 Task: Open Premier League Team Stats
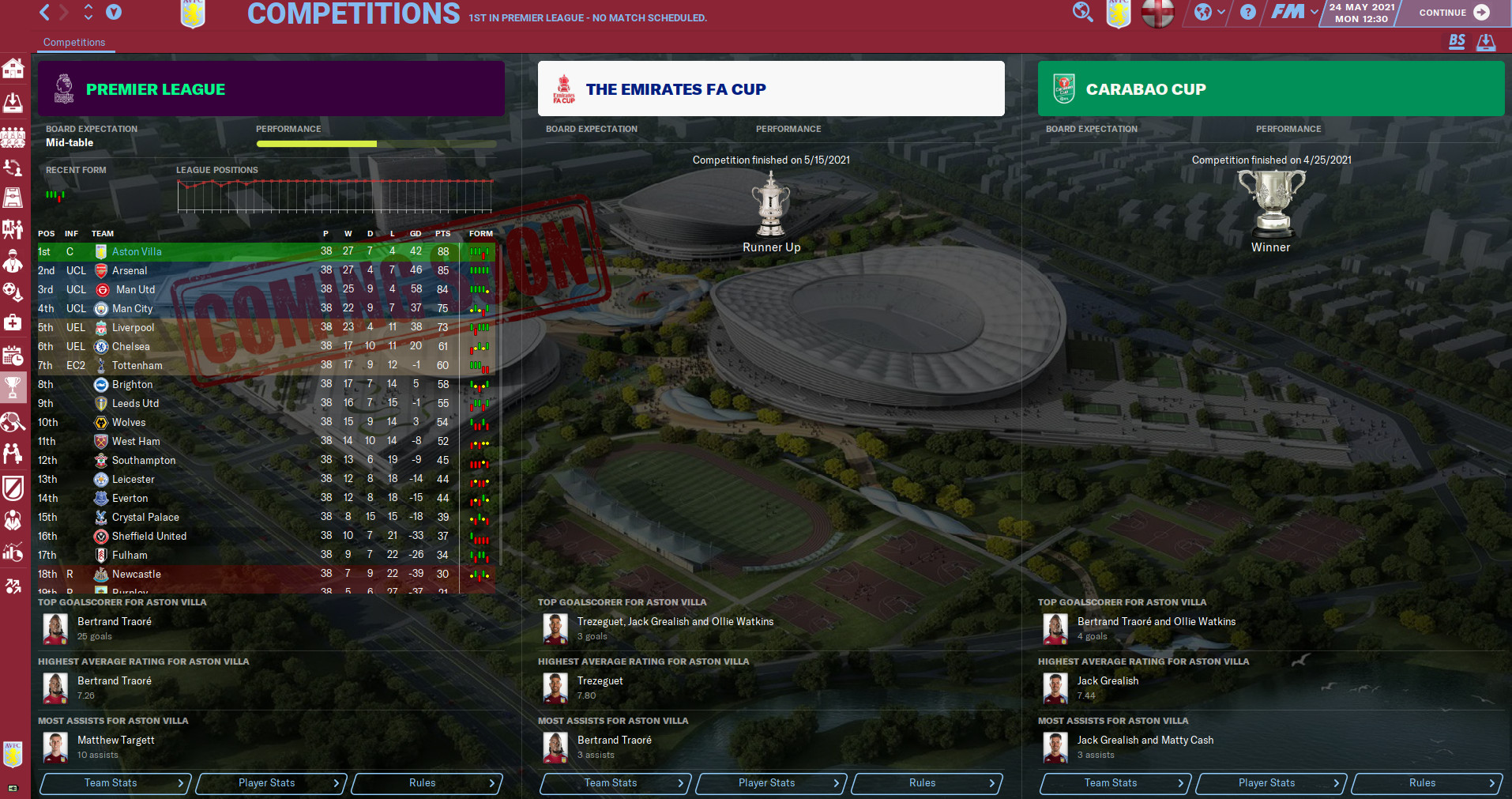tap(115, 783)
